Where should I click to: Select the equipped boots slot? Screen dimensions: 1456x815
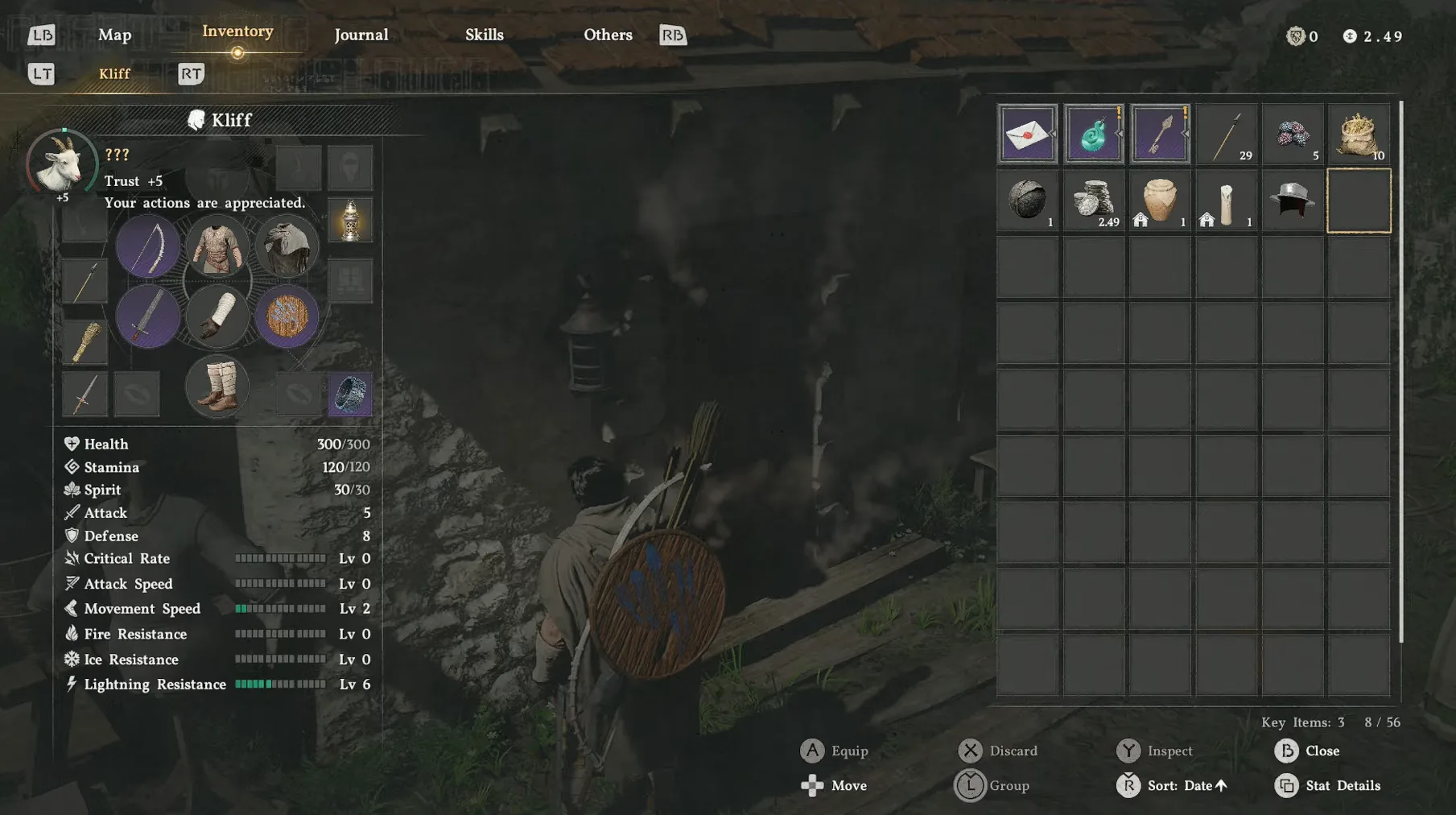point(217,387)
